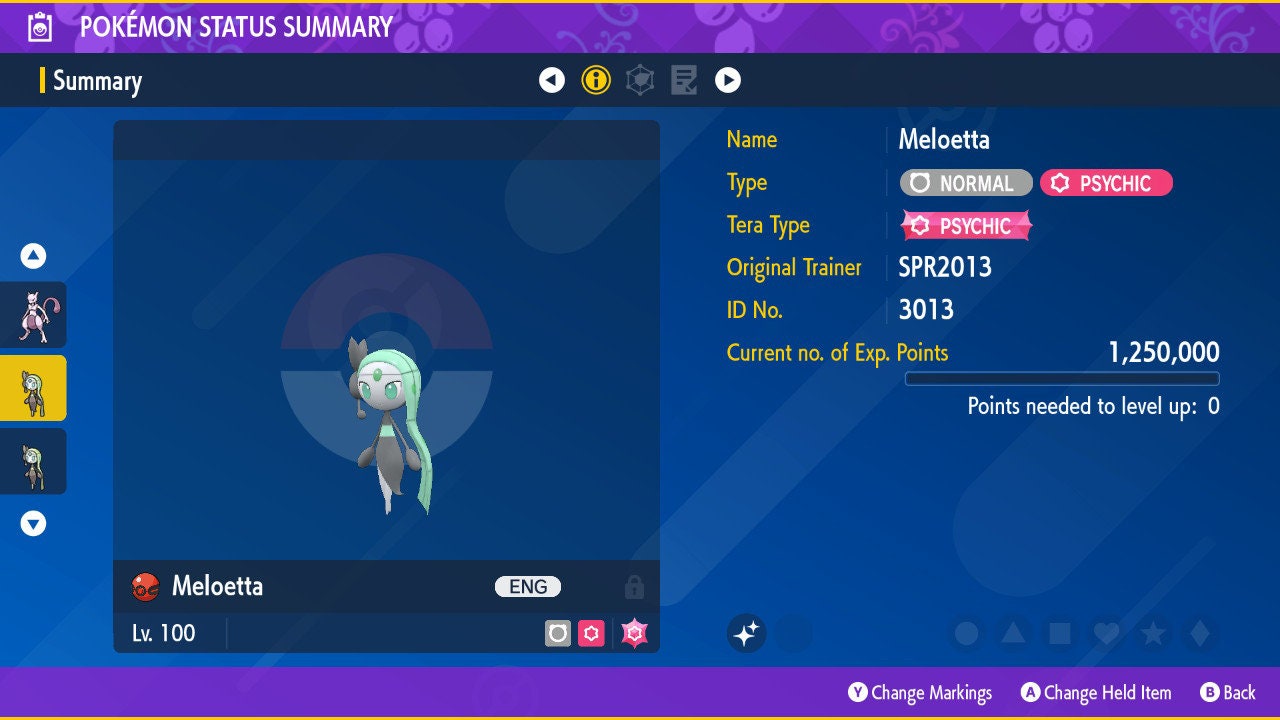Toggle the diamond marking
The height and width of the screenshot is (720, 1280).
pyautogui.click(x=1200, y=633)
